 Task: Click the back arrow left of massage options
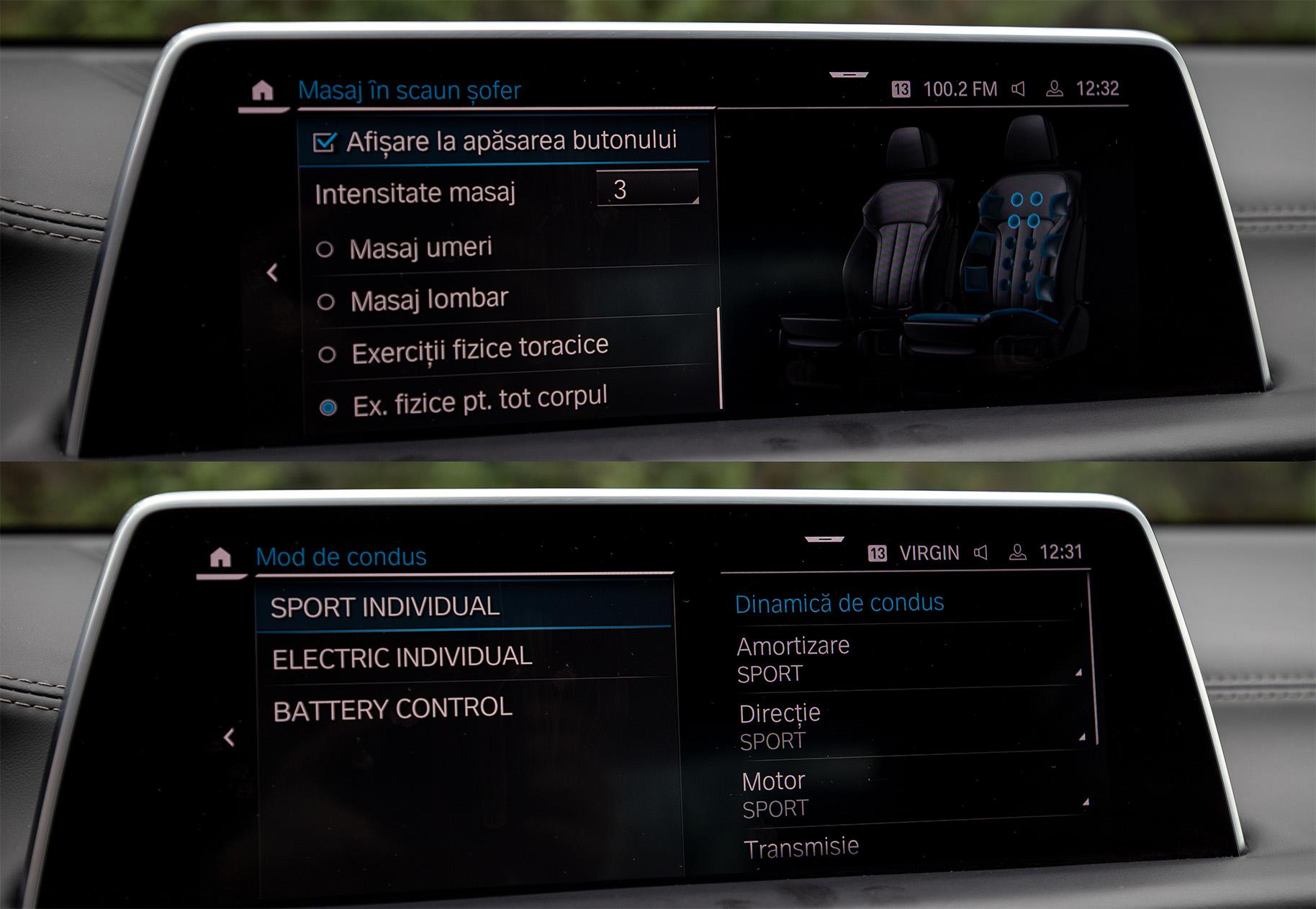[x=272, y=272]
